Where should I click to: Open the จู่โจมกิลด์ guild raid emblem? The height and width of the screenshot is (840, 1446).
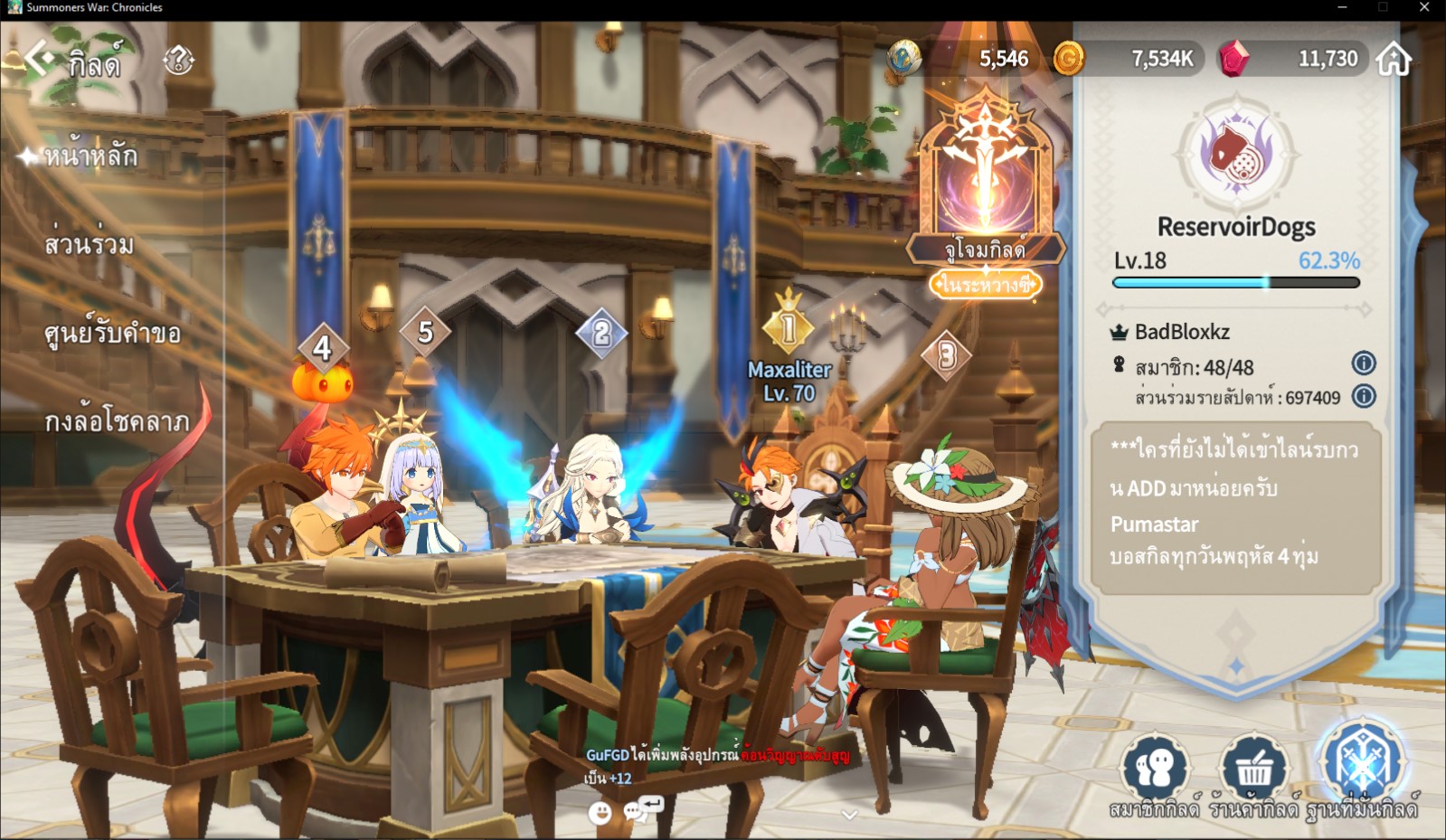coord(986,181)
